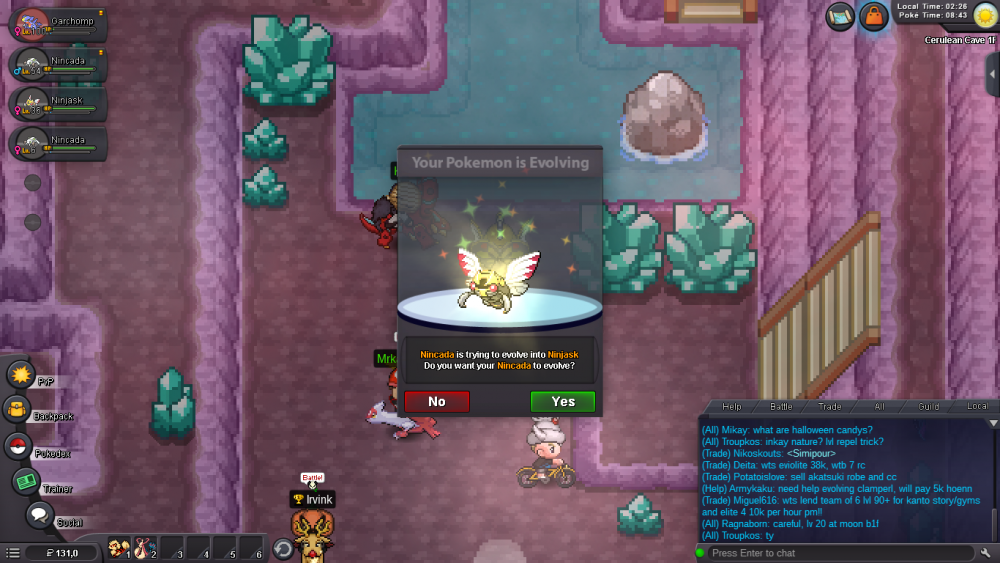
Task: Switch to the Guild chat tab
Action: (929, 407)
